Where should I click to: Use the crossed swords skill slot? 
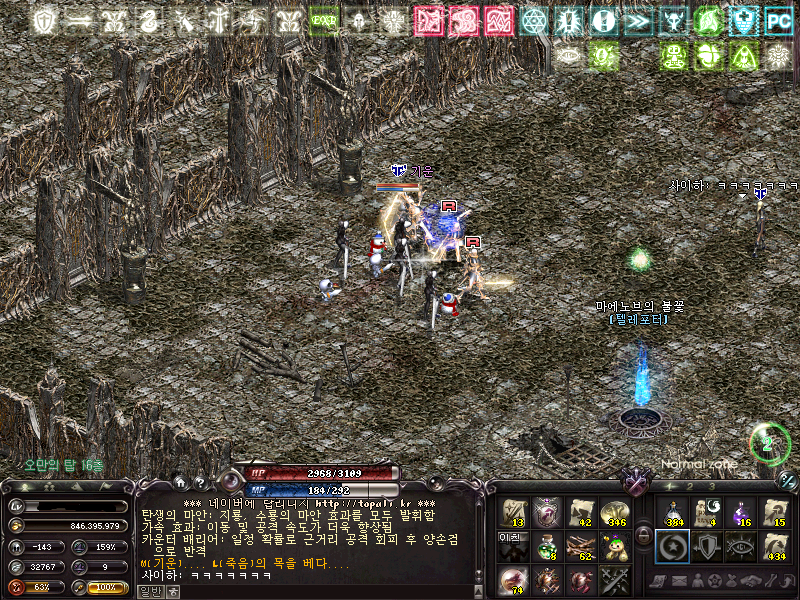click(x=617, y=579)
